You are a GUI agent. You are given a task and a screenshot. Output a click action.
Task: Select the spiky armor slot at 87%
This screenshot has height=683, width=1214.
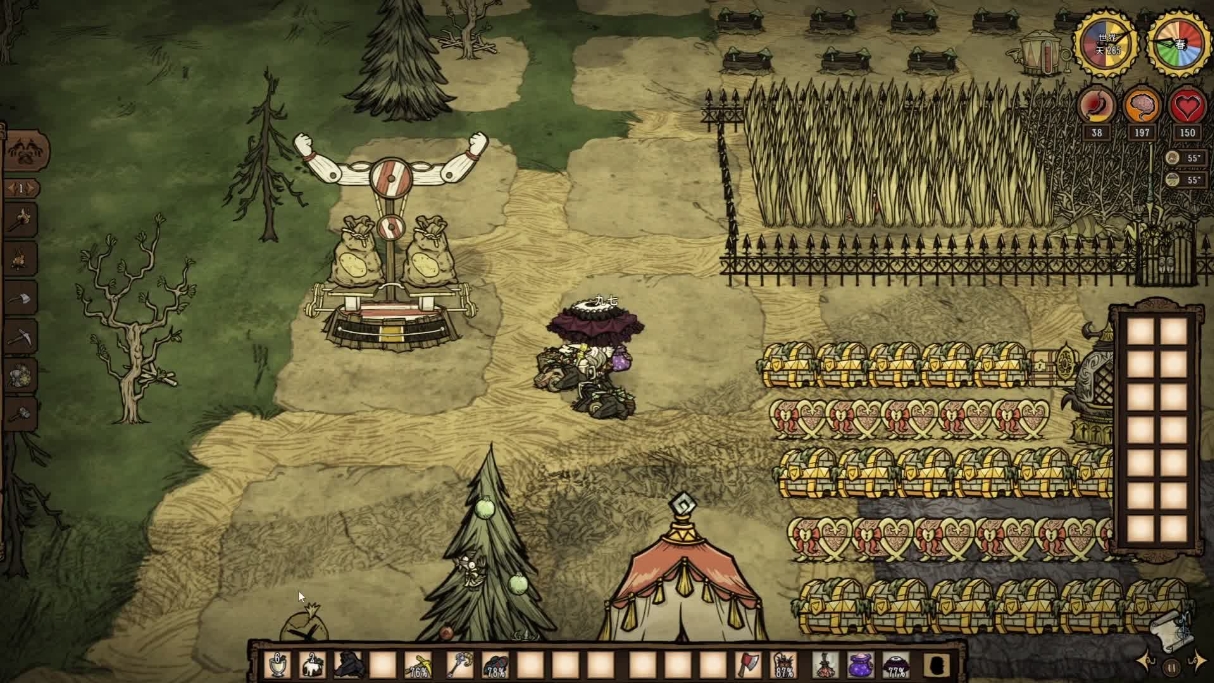click(x=786, y=664)
